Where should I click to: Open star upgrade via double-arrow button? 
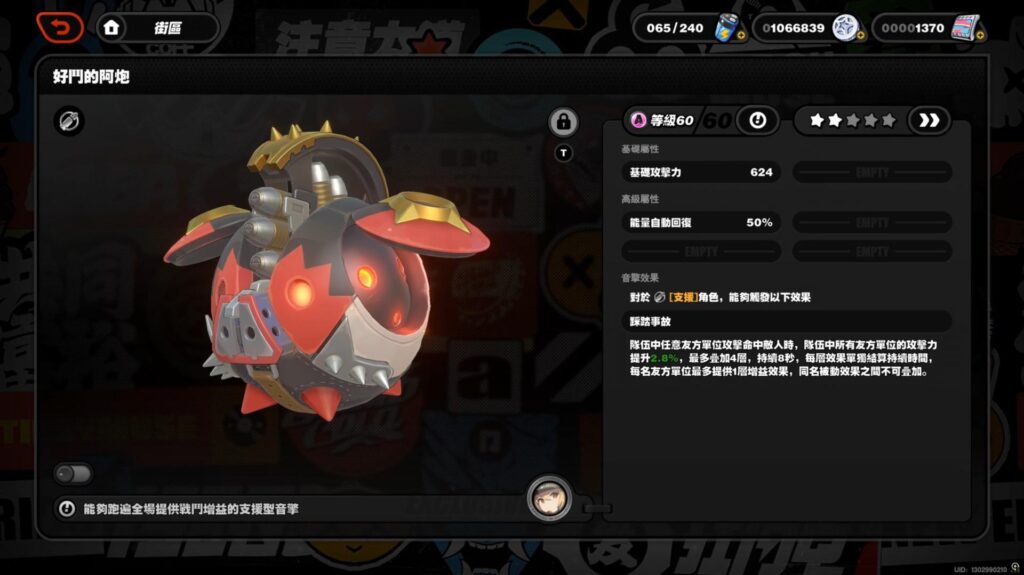(x=929, y=121)
